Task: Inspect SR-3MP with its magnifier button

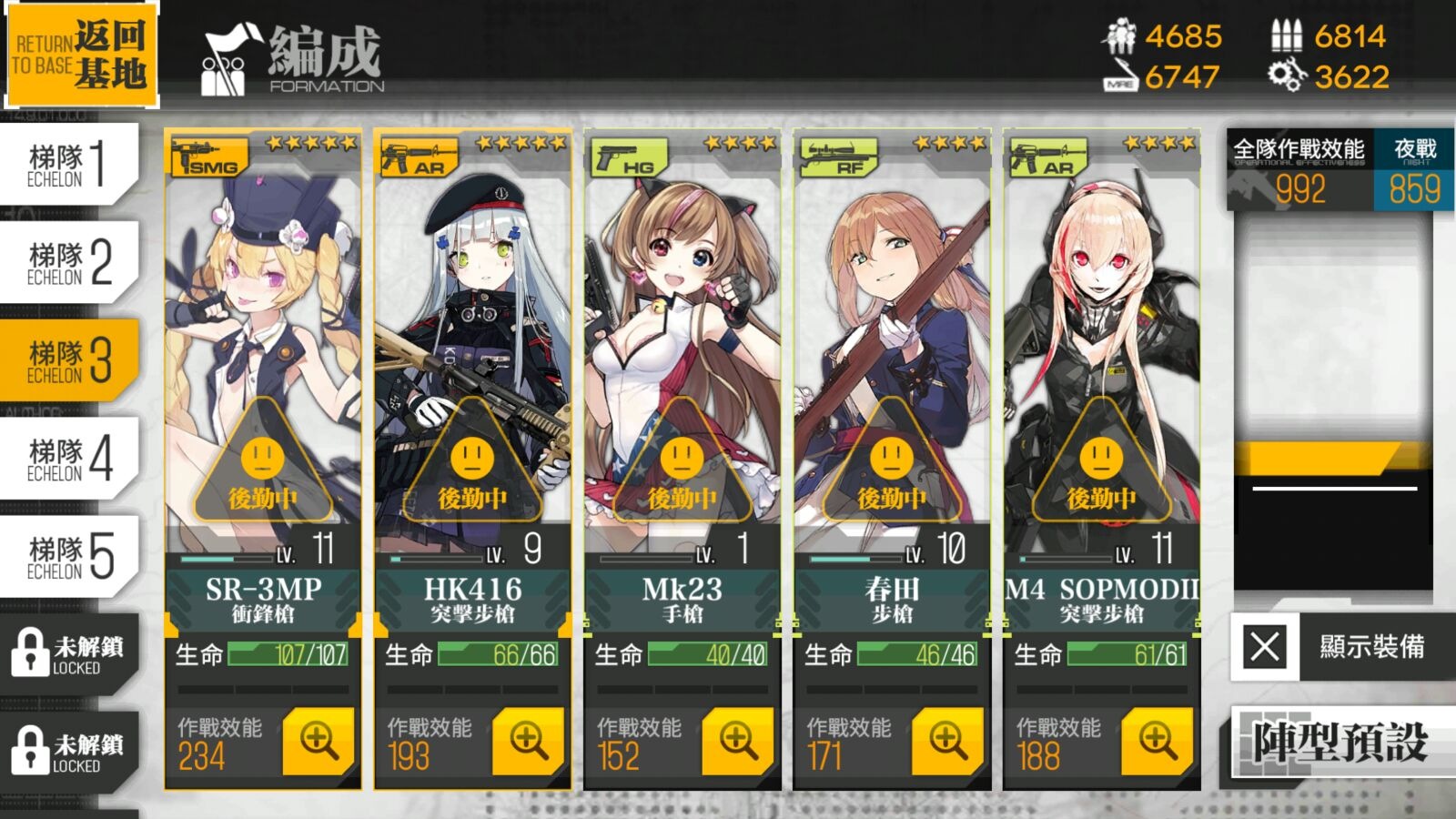Action: coord(318,742)
